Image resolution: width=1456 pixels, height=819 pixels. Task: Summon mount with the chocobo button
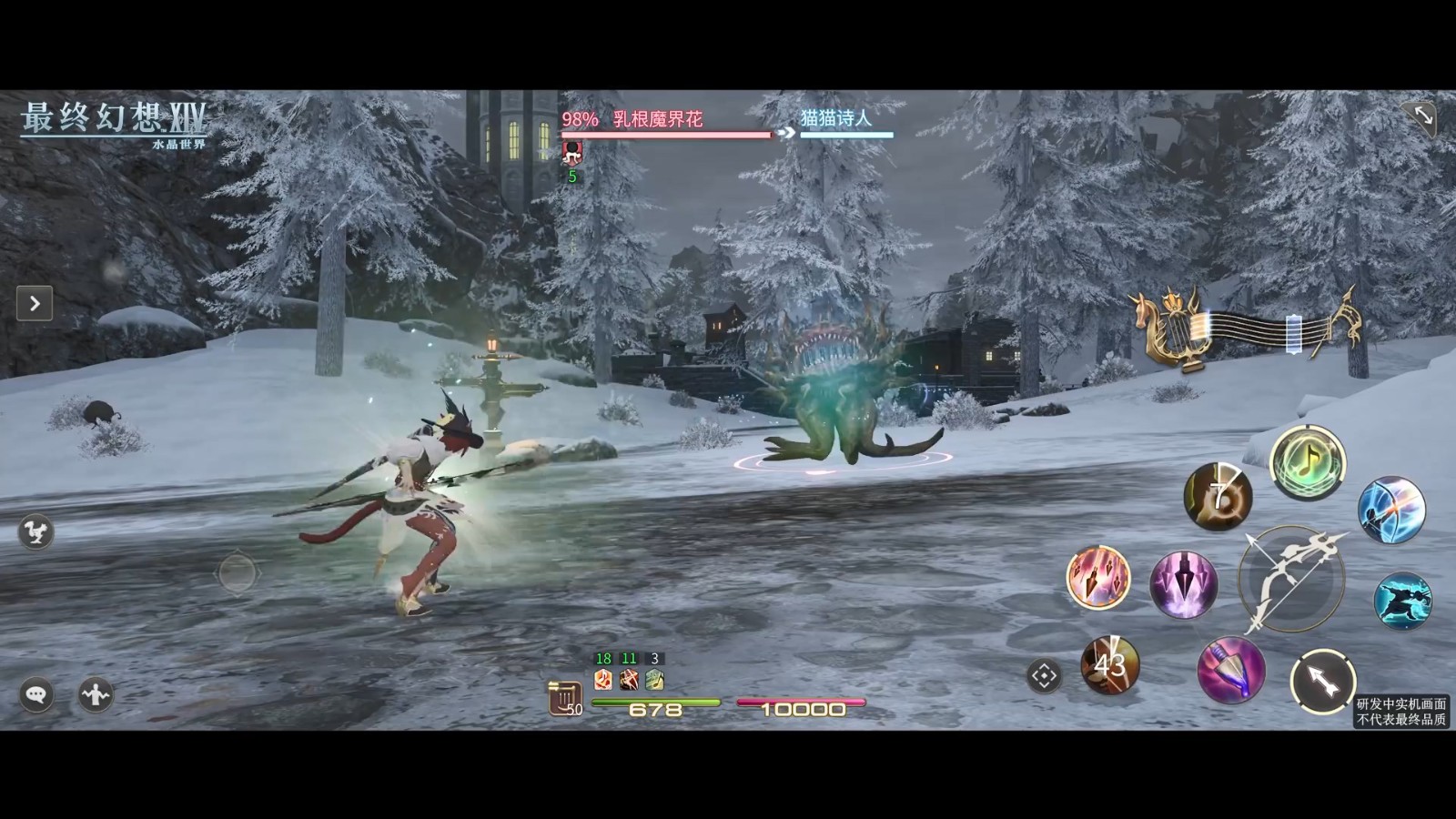(36, 532)
